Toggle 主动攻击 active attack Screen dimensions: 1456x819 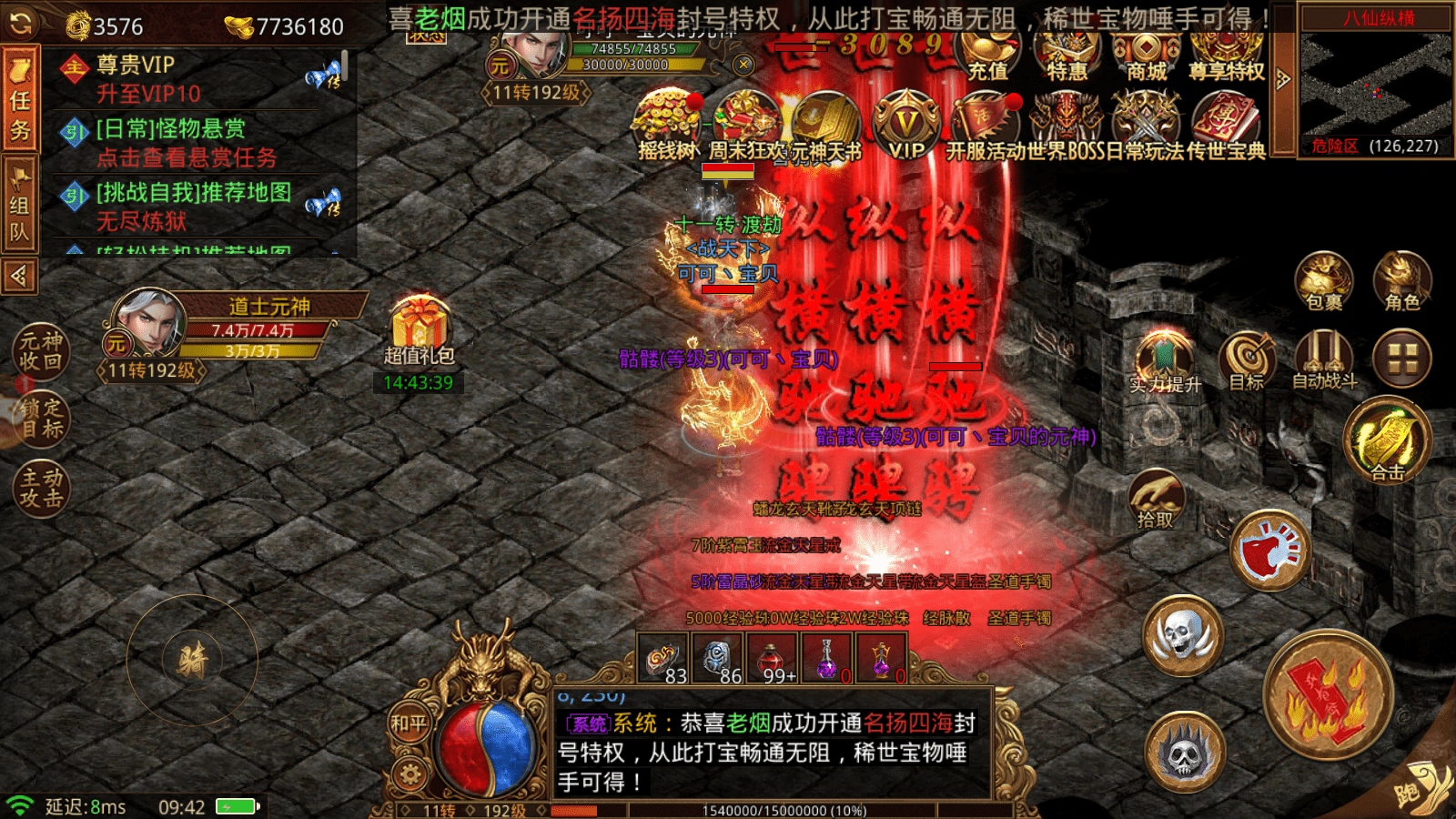[x=41, y=488]
